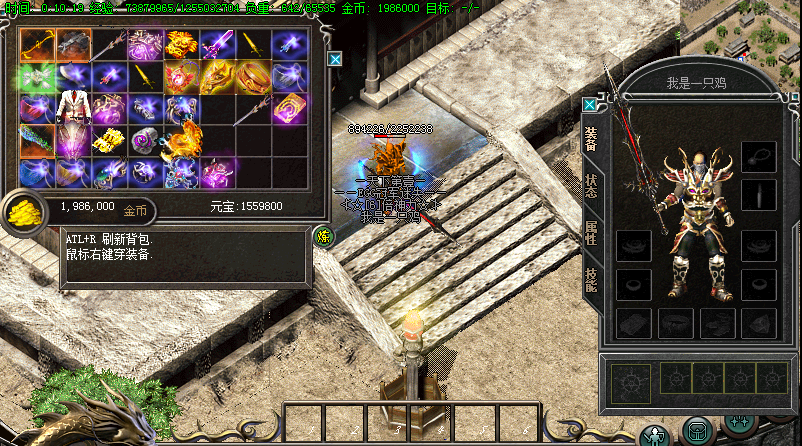Open the character icon button

655,434
